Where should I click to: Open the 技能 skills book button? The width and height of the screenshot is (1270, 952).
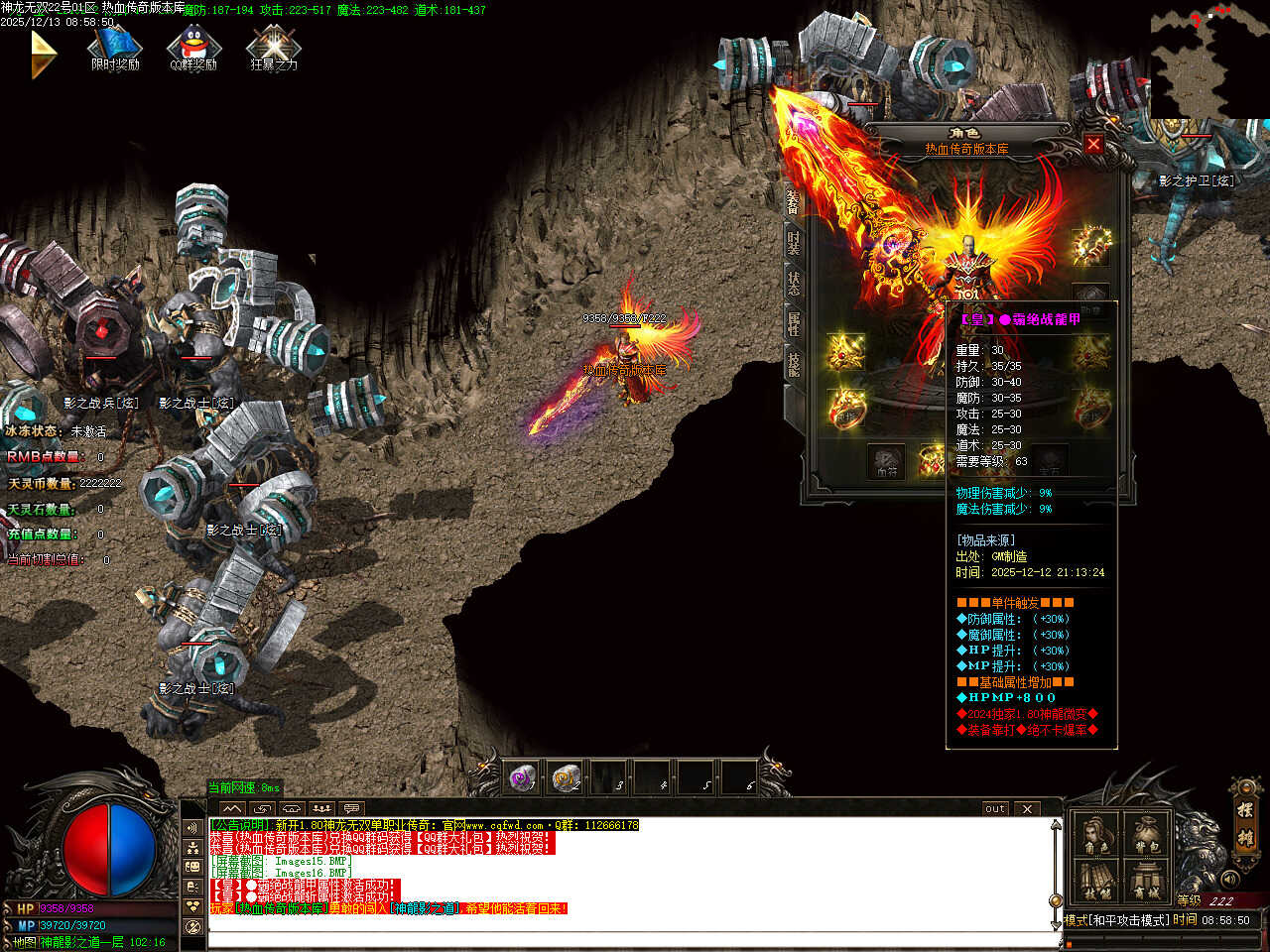pos(1097,881)
